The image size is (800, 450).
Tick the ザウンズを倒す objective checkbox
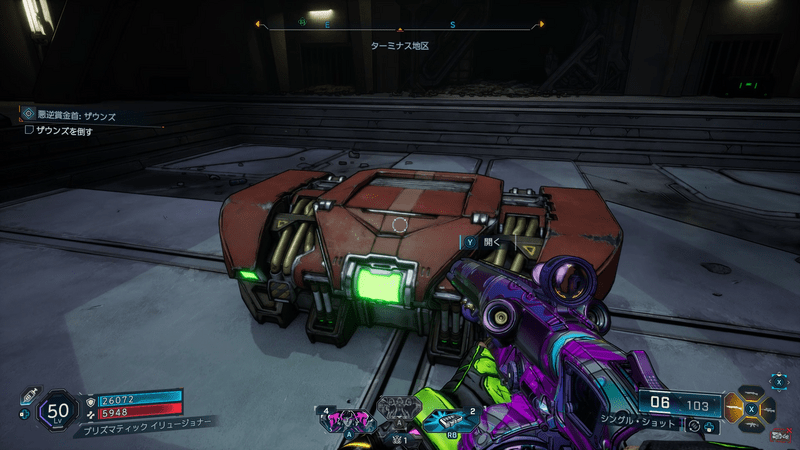coord(30,130)
